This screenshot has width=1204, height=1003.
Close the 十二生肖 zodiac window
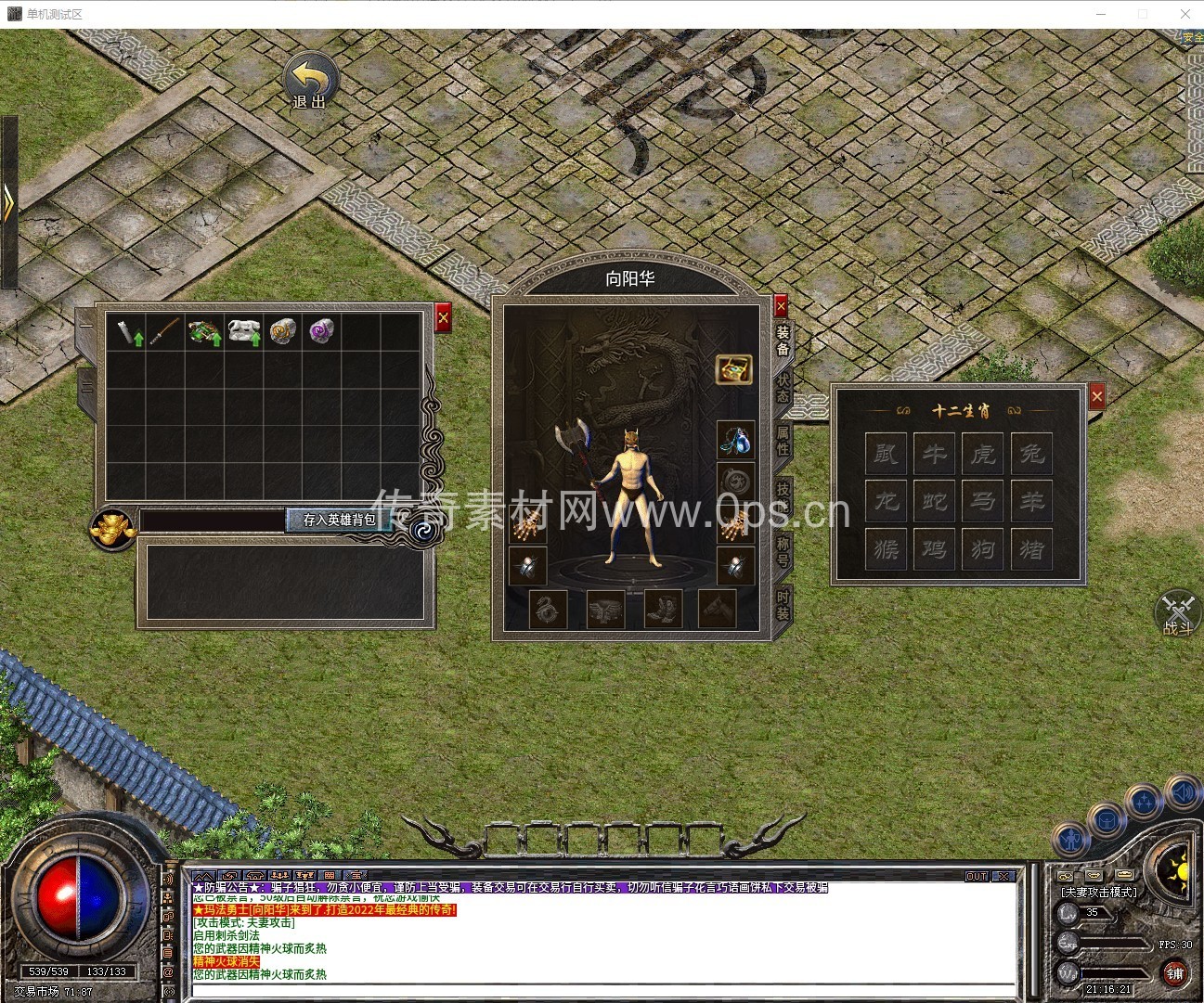pyautogui.click(x=1097, y=396)
